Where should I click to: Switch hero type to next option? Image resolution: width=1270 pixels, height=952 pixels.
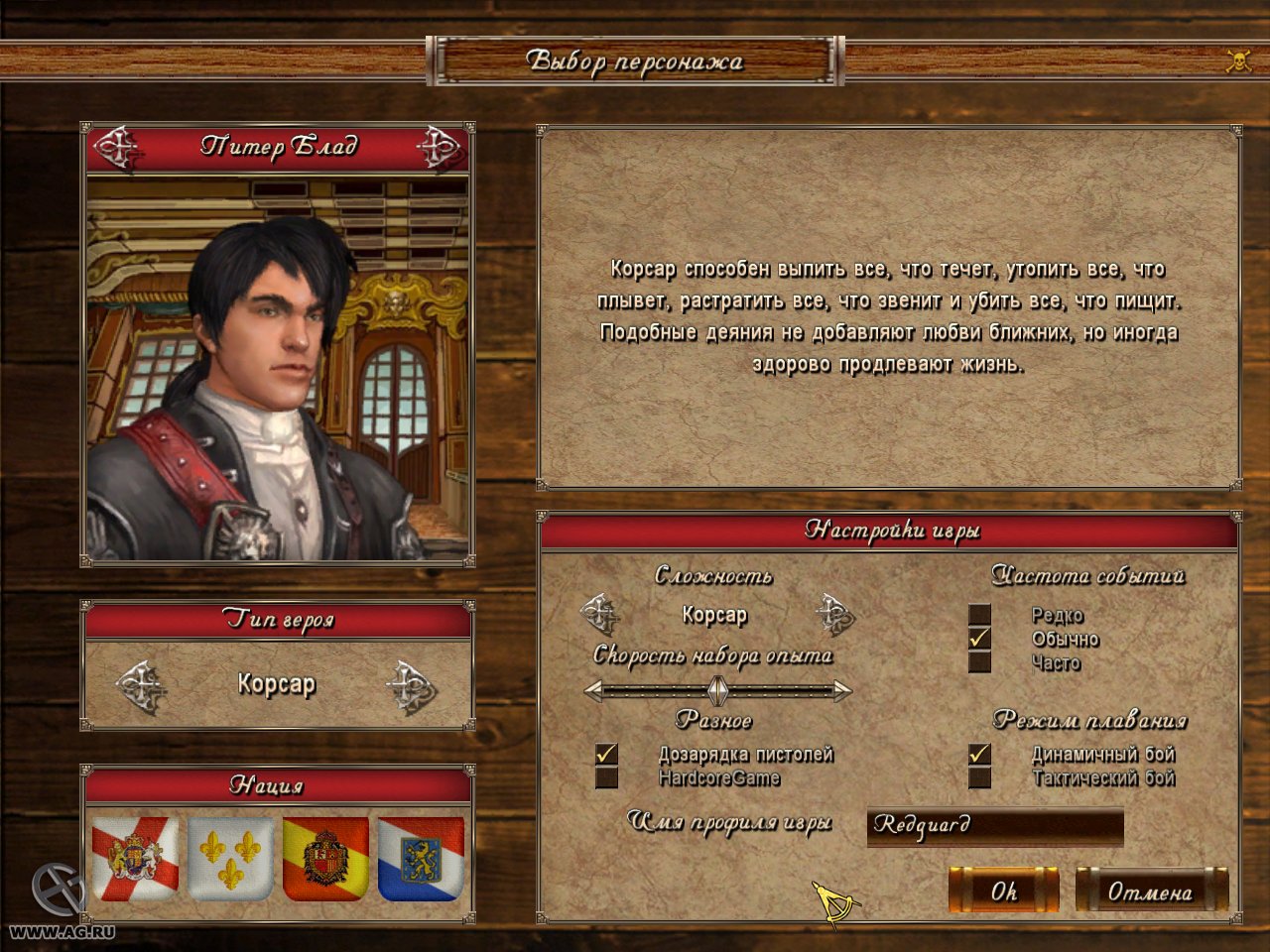tap(411, 685)
